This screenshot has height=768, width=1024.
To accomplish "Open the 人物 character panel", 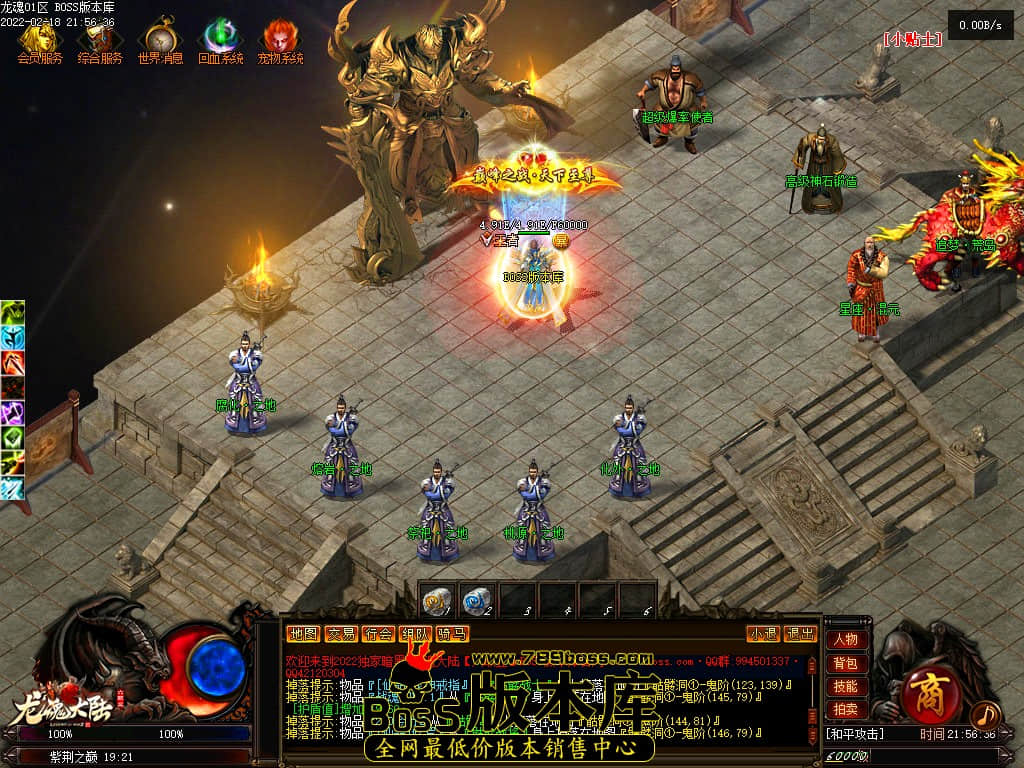I will point(845,640).
